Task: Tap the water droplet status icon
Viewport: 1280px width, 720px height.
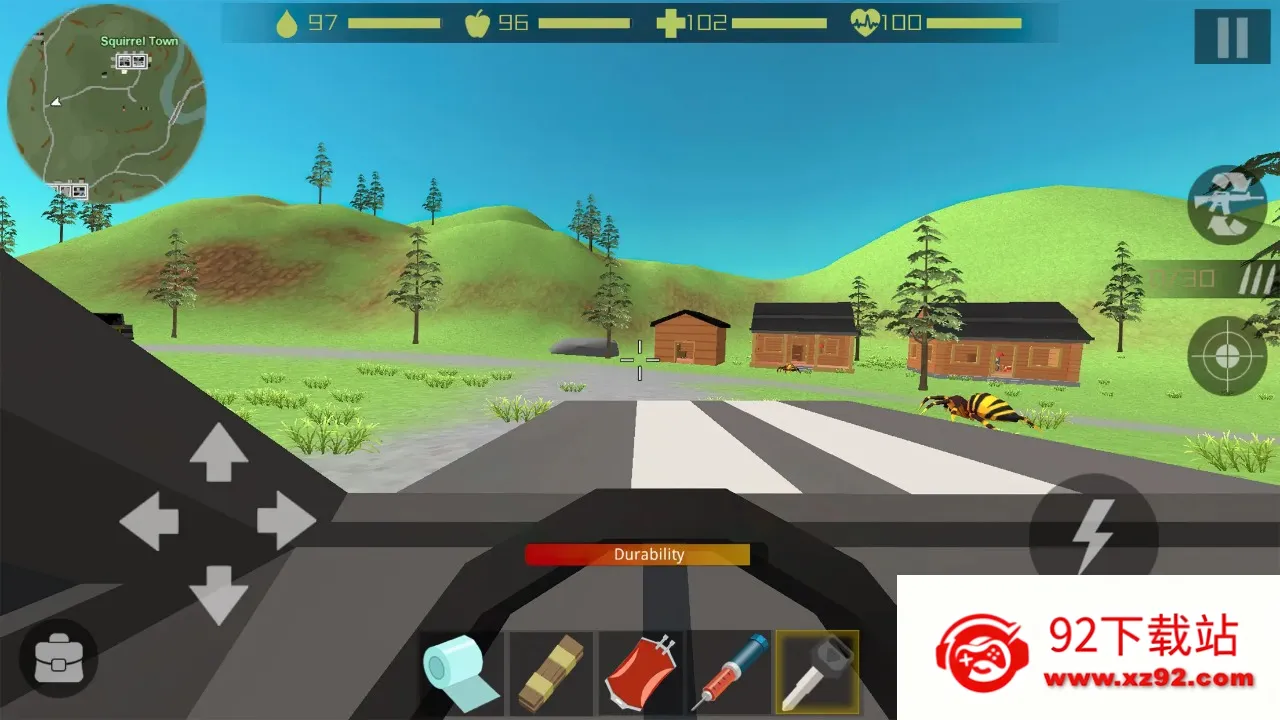Action: pyautogui.click(x=288, y=21)
